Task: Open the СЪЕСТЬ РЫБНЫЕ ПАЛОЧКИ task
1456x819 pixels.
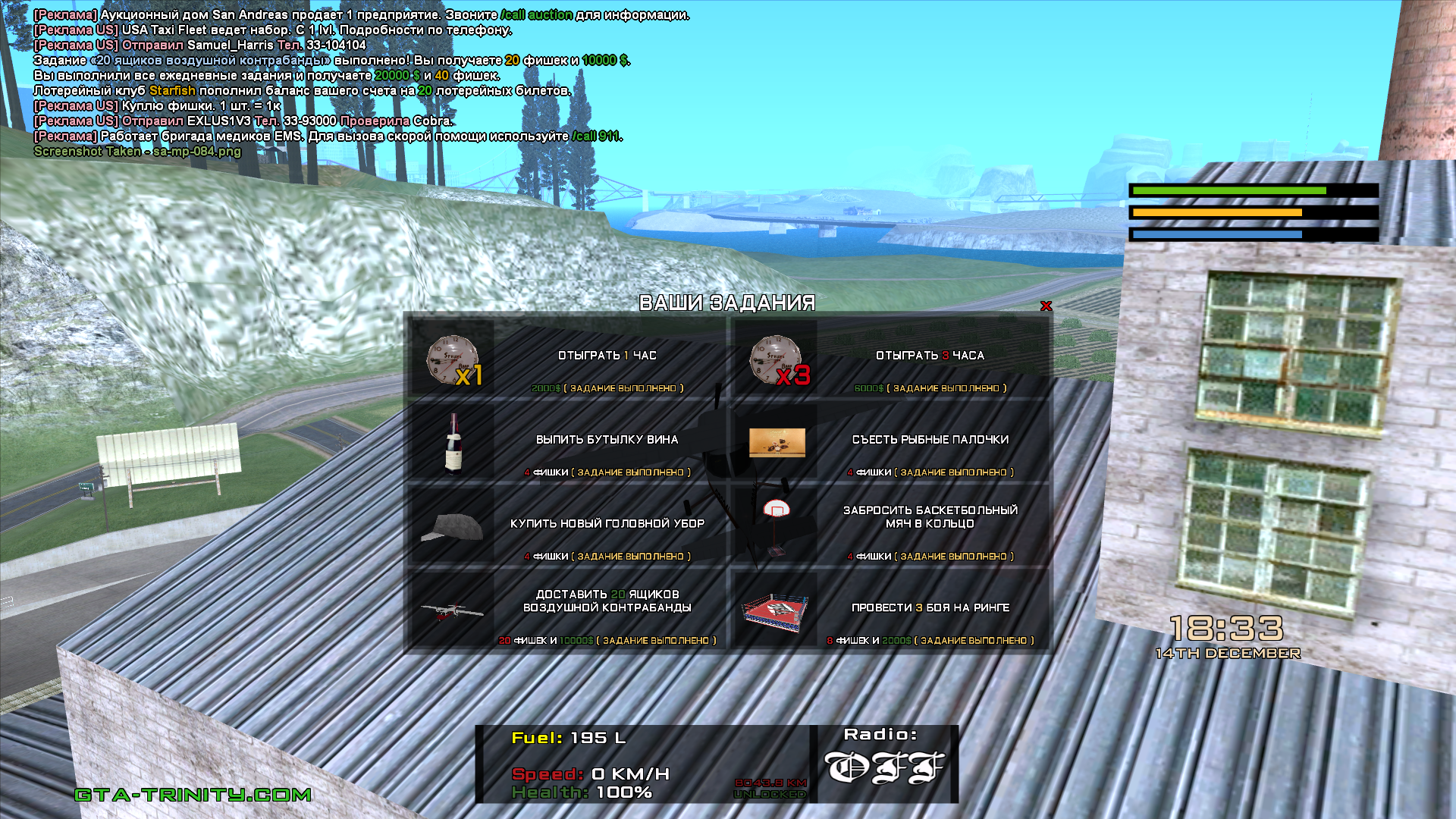Action: (930, 440)
